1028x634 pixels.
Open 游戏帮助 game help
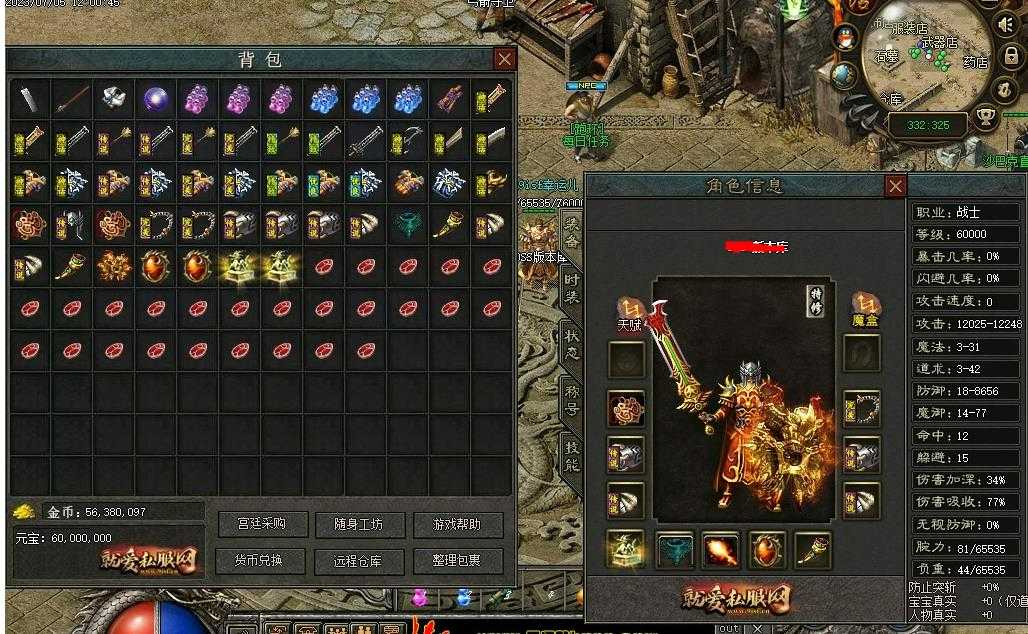point(457,524)
